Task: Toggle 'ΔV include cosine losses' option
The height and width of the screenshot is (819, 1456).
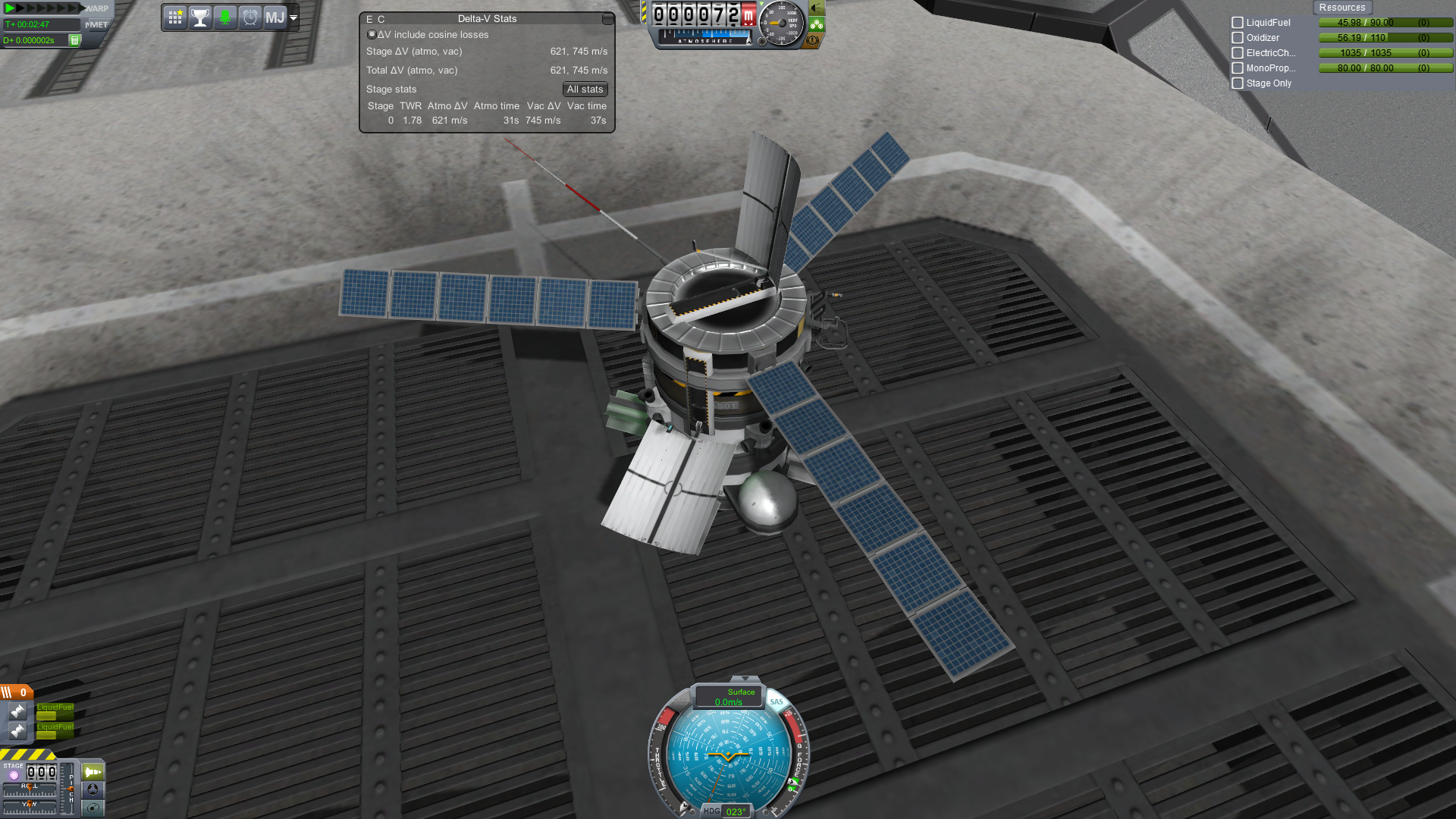Action: click(372, 35)
